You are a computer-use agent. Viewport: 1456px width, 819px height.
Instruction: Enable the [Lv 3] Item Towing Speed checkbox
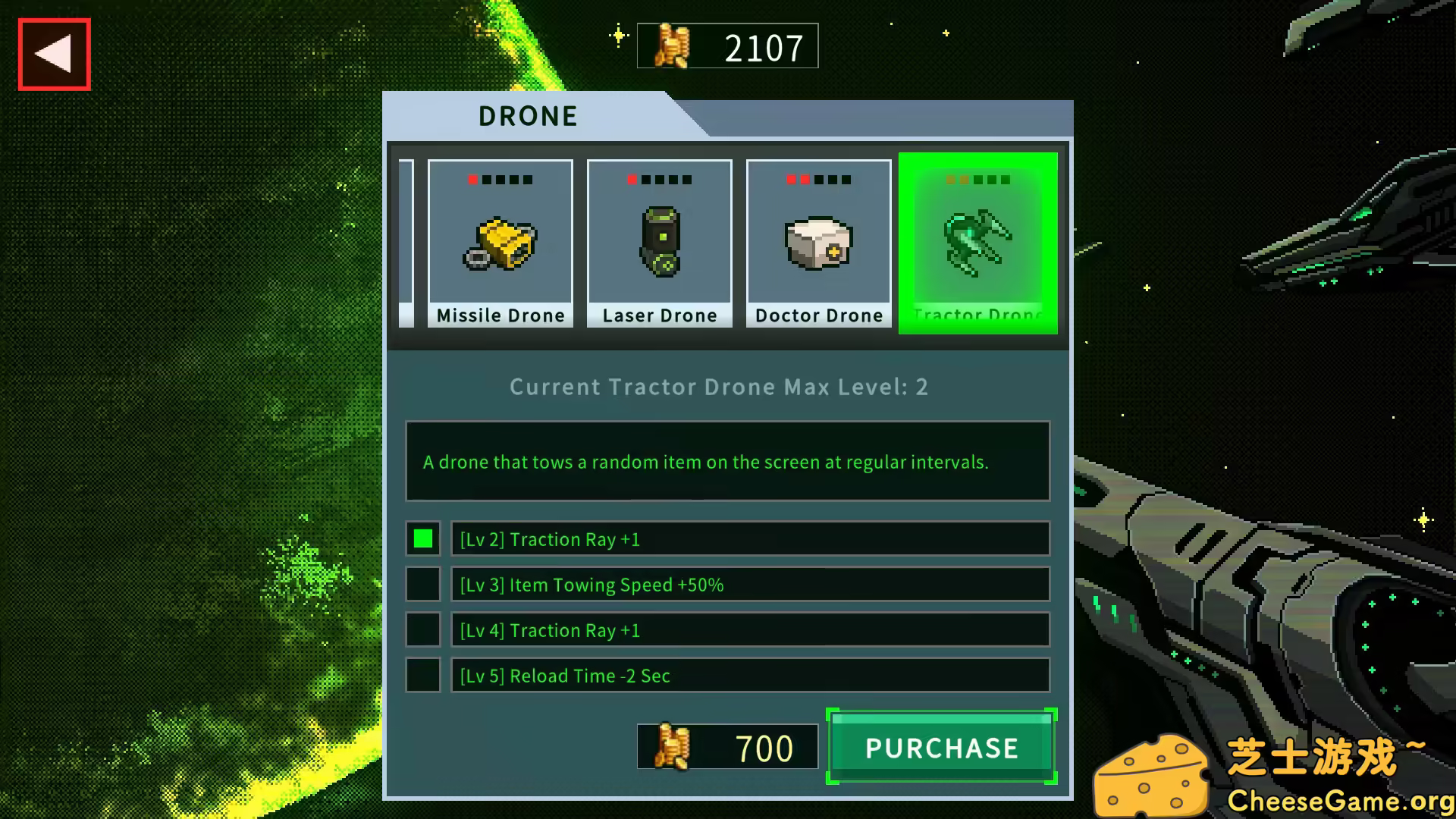(x=423, y=585)
